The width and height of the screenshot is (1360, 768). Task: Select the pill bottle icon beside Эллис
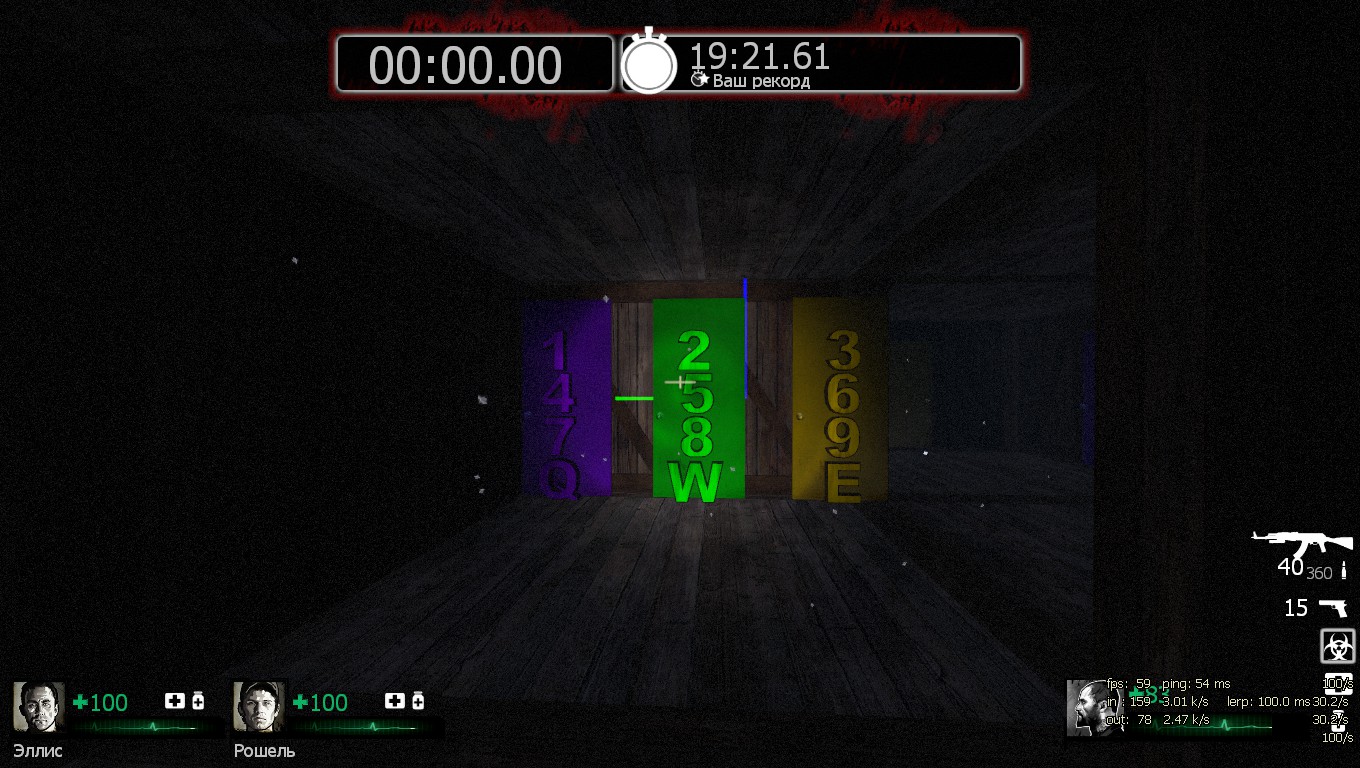[198, 701]
